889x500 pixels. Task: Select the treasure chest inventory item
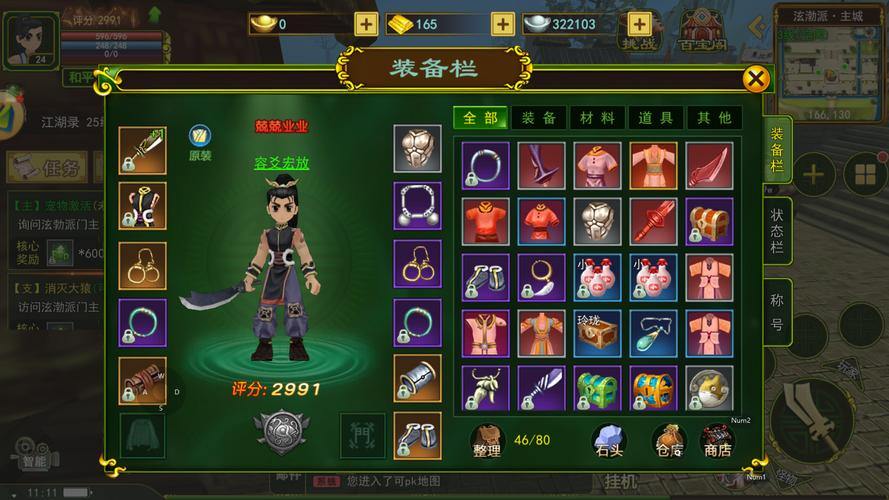point(709,221)
